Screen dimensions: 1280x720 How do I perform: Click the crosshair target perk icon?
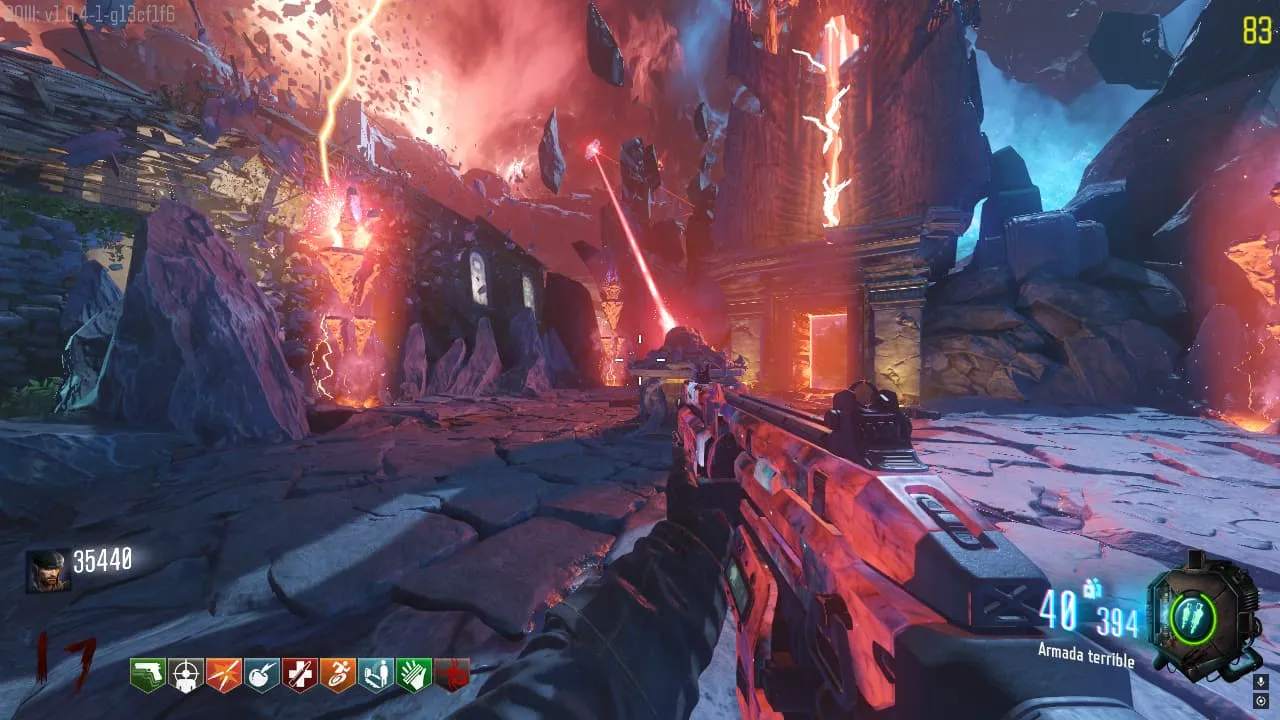click(x=186, y=675)
